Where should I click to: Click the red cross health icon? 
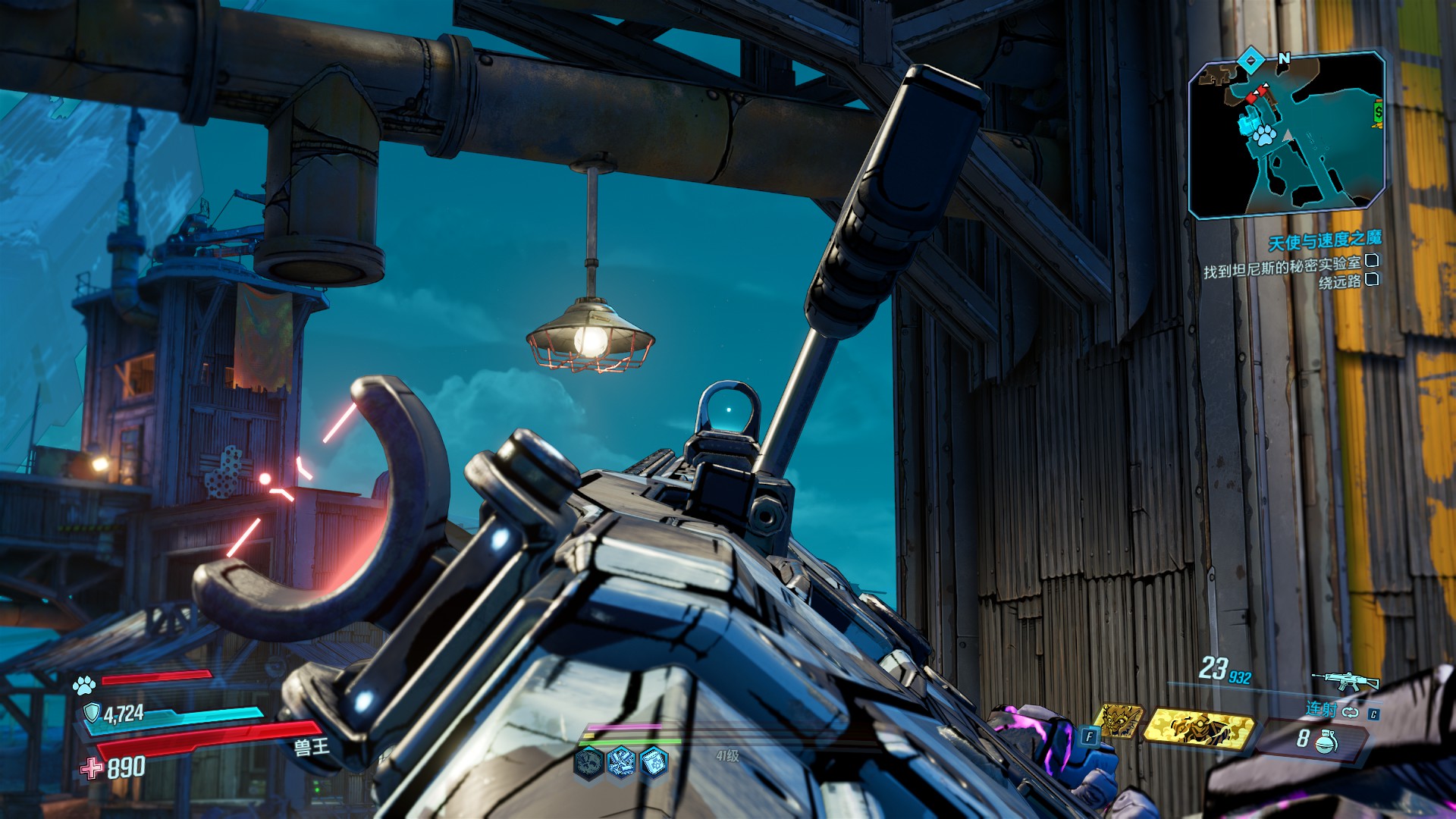(92, 769)
